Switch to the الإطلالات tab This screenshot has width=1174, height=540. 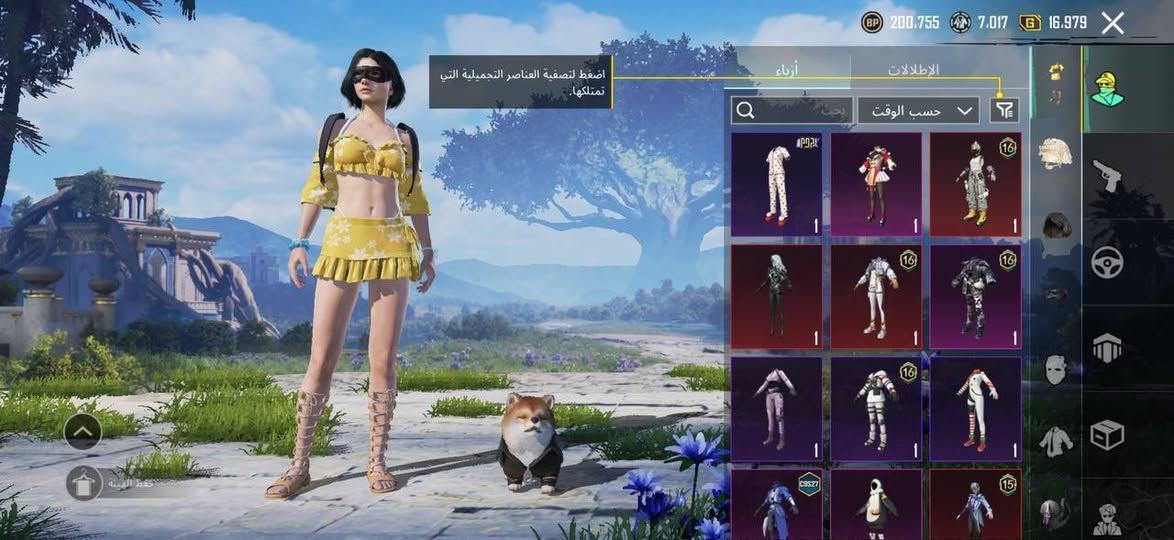coord(913,70)
